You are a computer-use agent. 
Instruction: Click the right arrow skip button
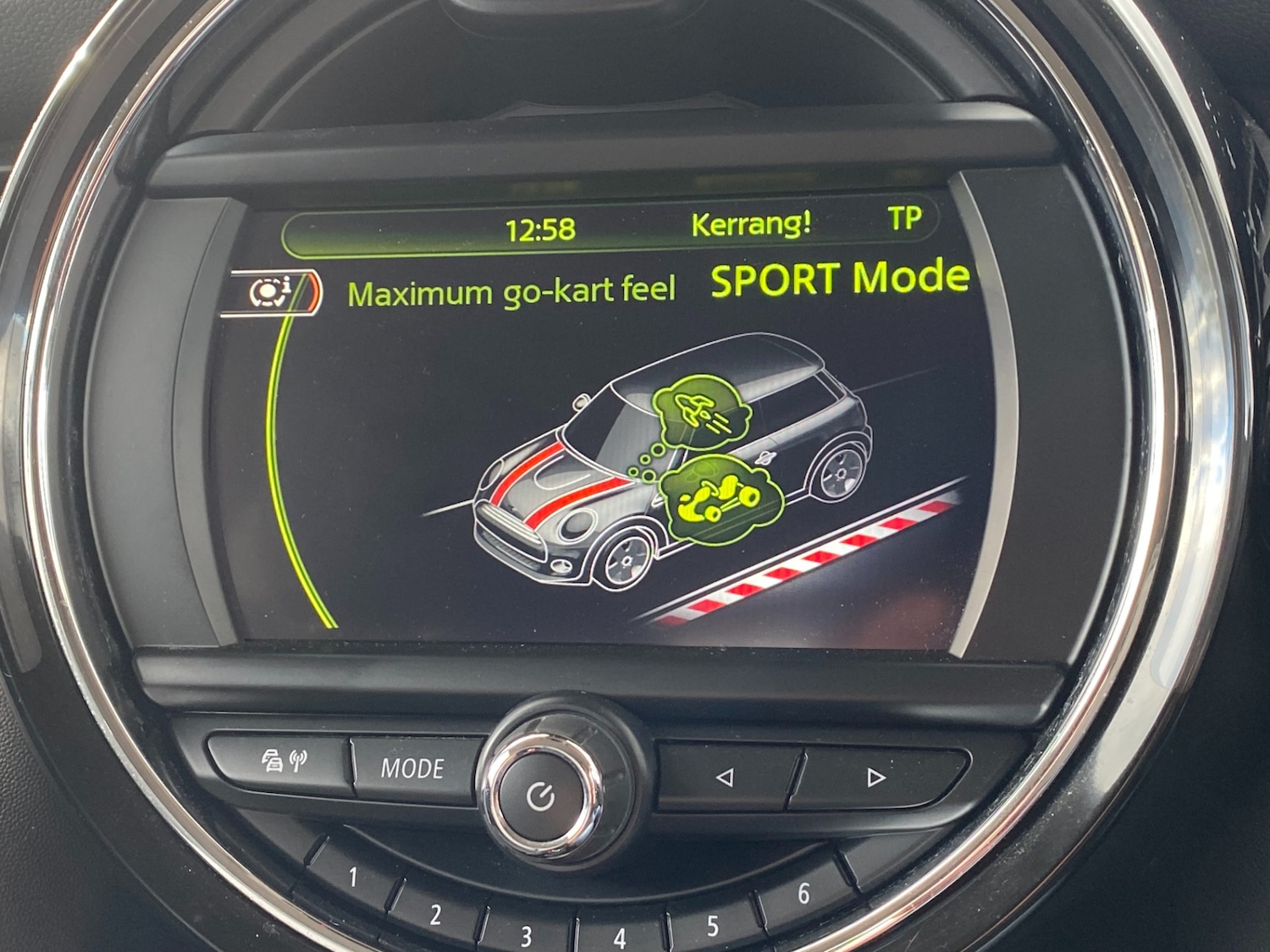tap(875, 777)
